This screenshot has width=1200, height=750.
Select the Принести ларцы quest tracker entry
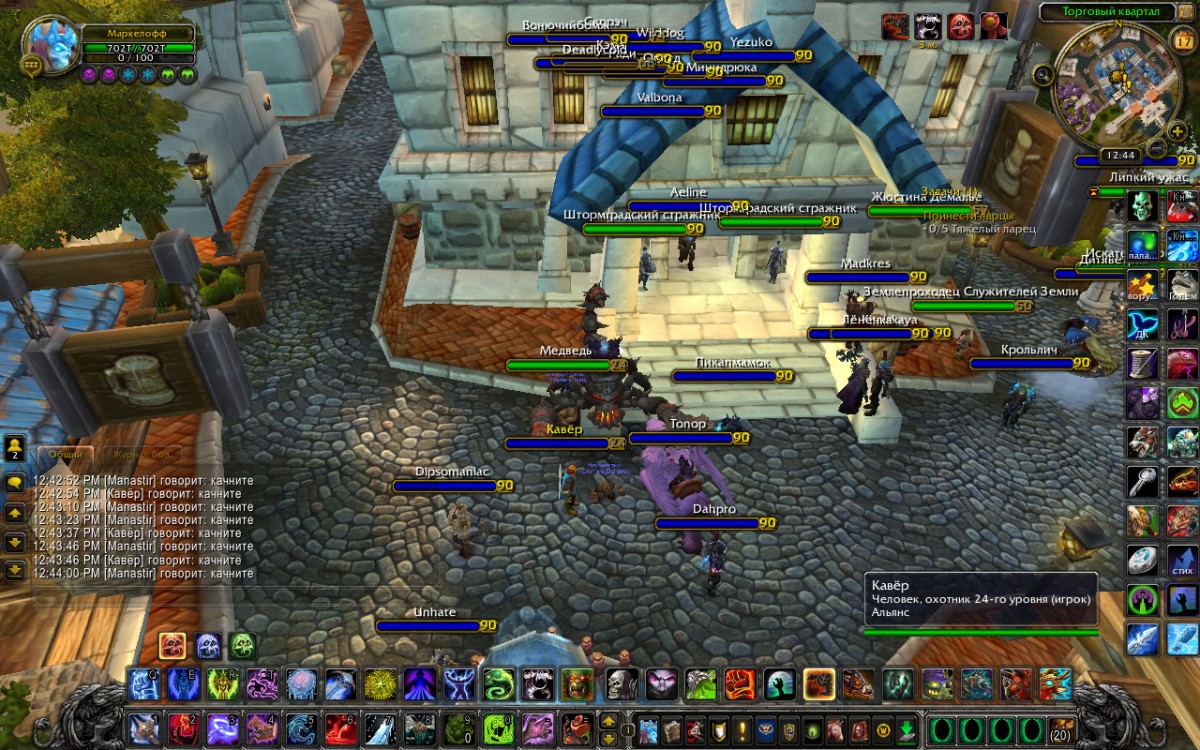[967, 215]
